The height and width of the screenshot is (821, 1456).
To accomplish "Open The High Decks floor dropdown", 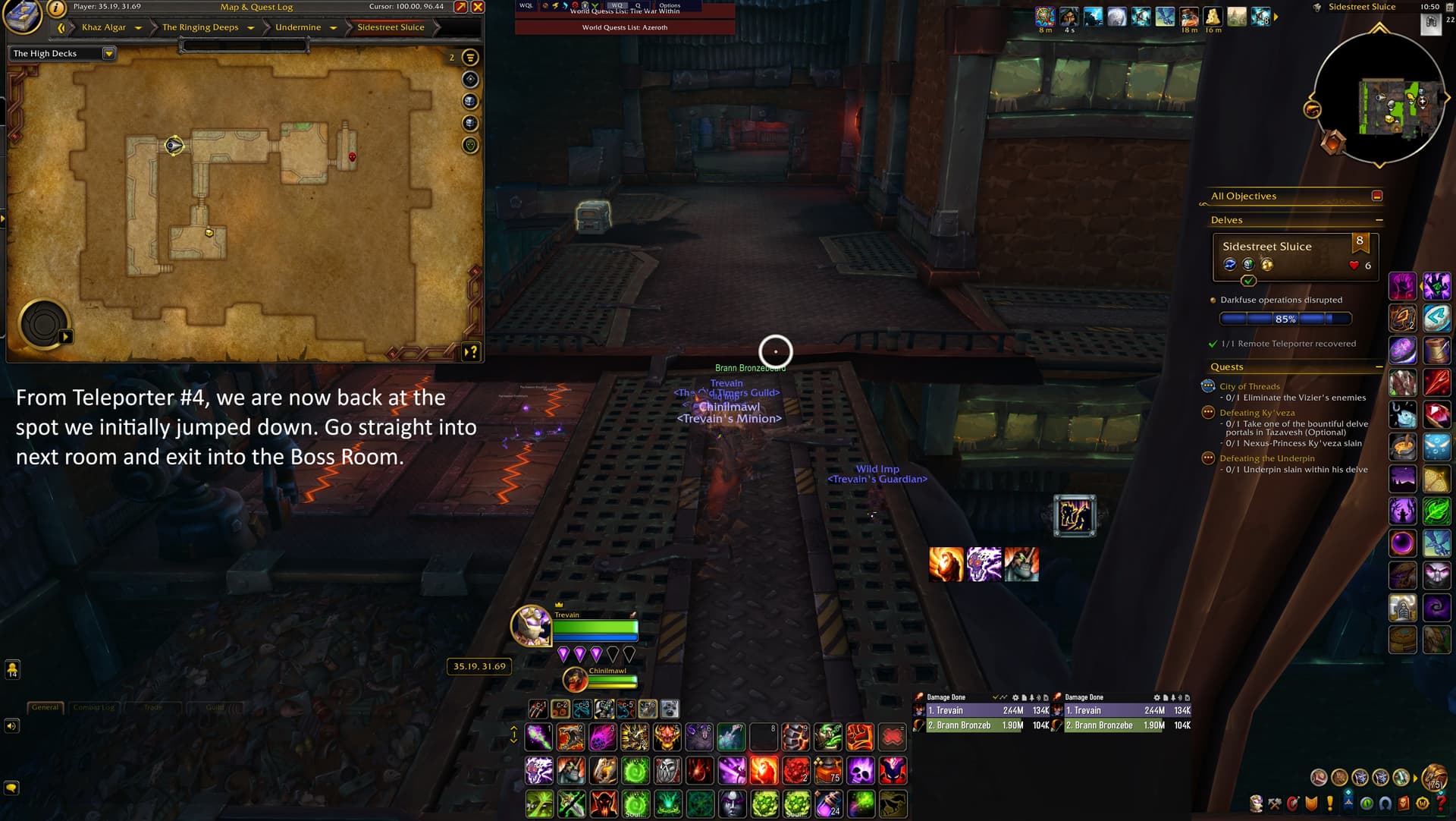I will 108,53.
